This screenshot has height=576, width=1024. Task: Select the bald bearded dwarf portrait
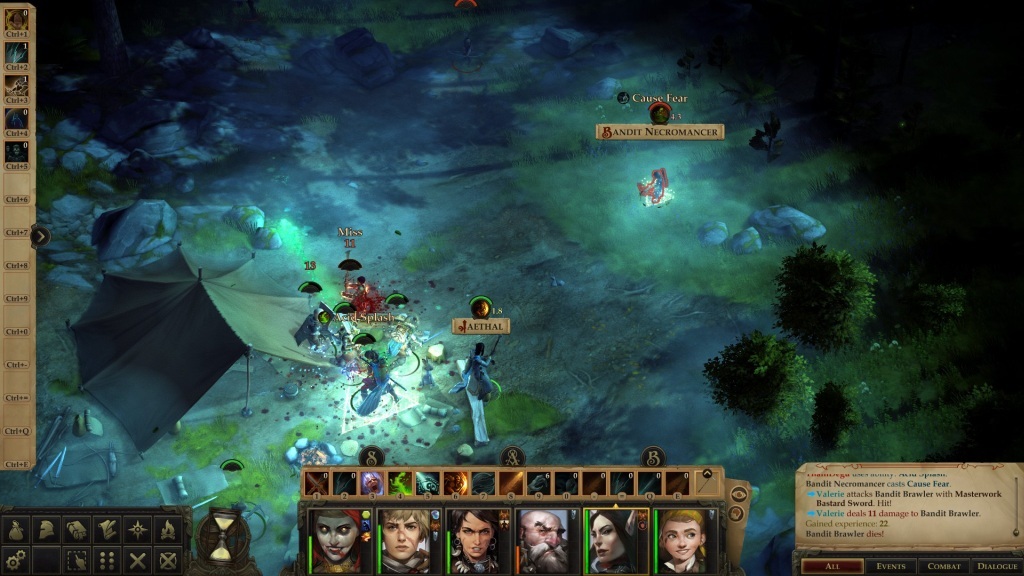[x=544, y=540]
